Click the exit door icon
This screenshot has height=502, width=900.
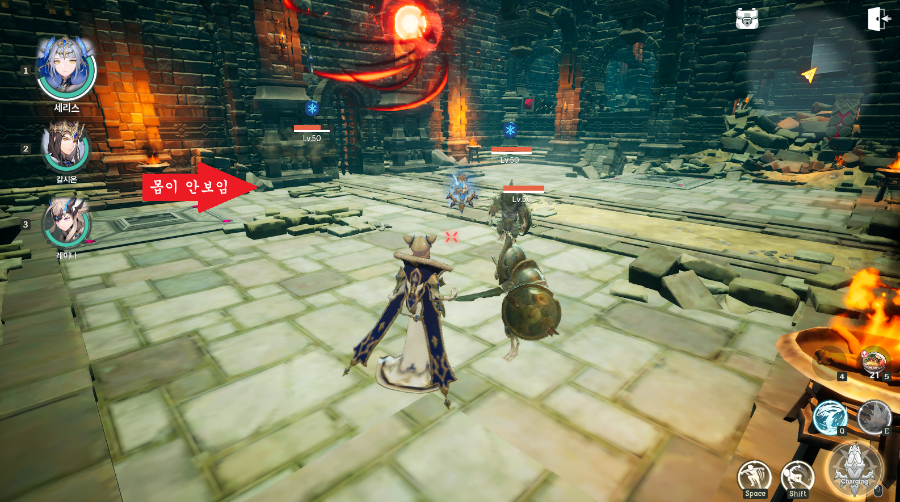880,19
